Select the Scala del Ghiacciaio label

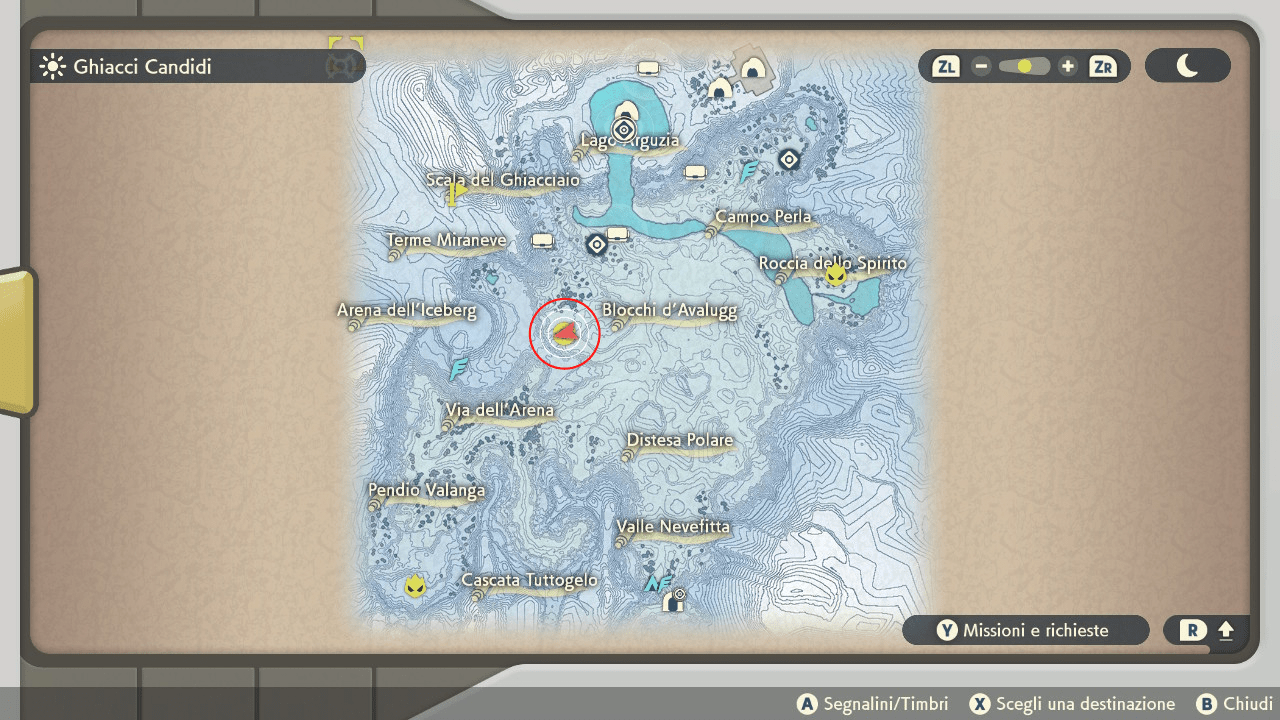click(x=503, y=180)
